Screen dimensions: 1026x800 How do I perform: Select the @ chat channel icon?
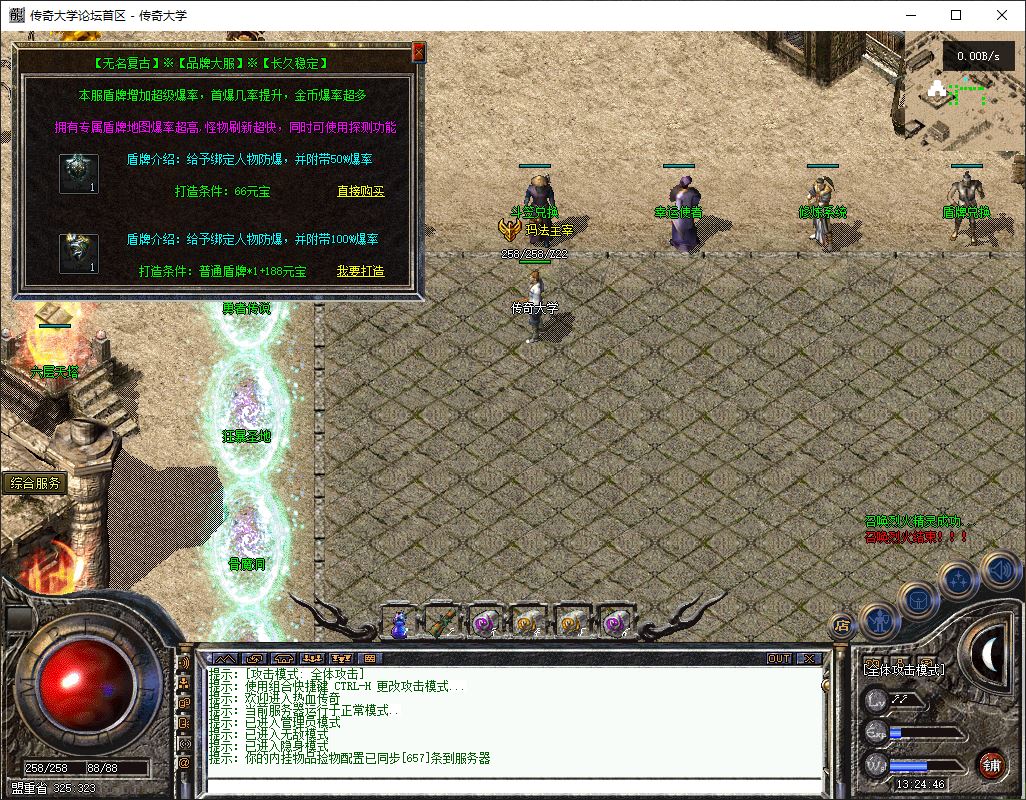184,763
